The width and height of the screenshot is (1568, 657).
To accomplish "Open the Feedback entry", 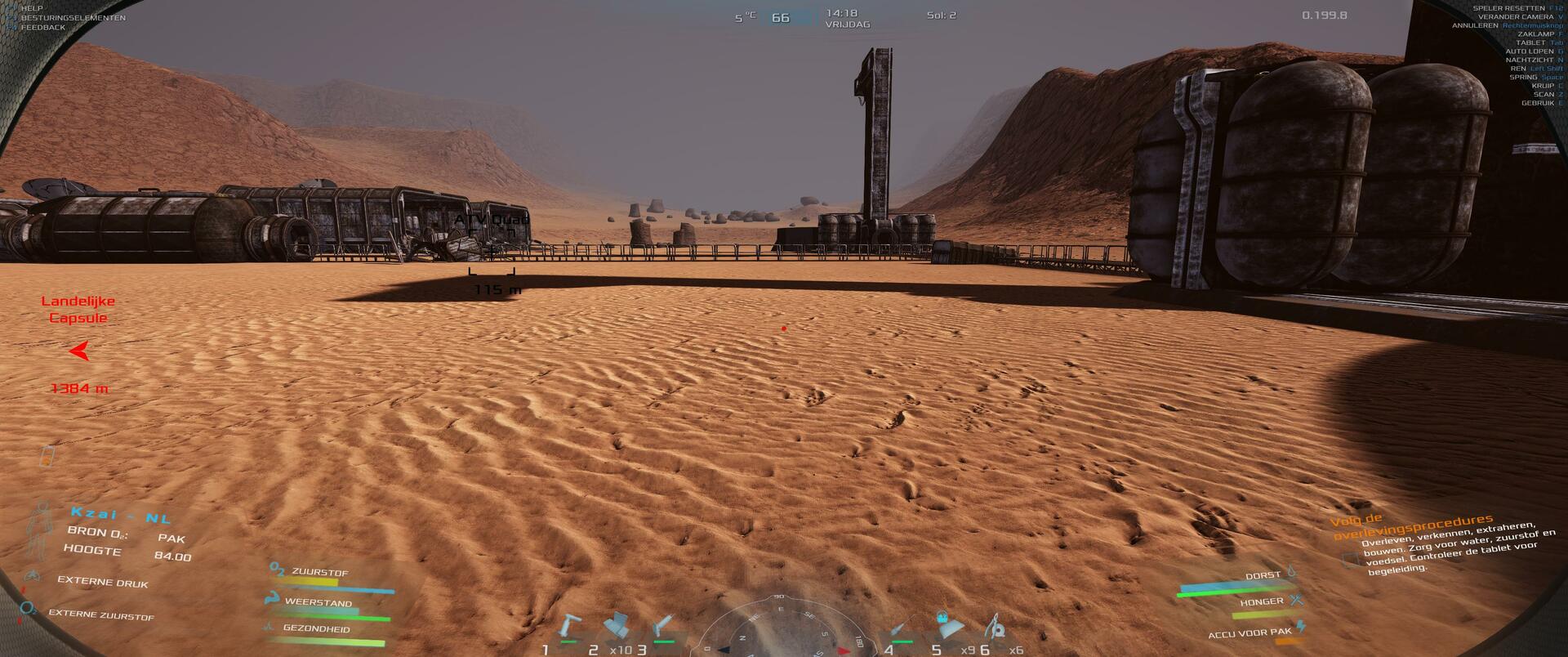I will pos(43,28).
